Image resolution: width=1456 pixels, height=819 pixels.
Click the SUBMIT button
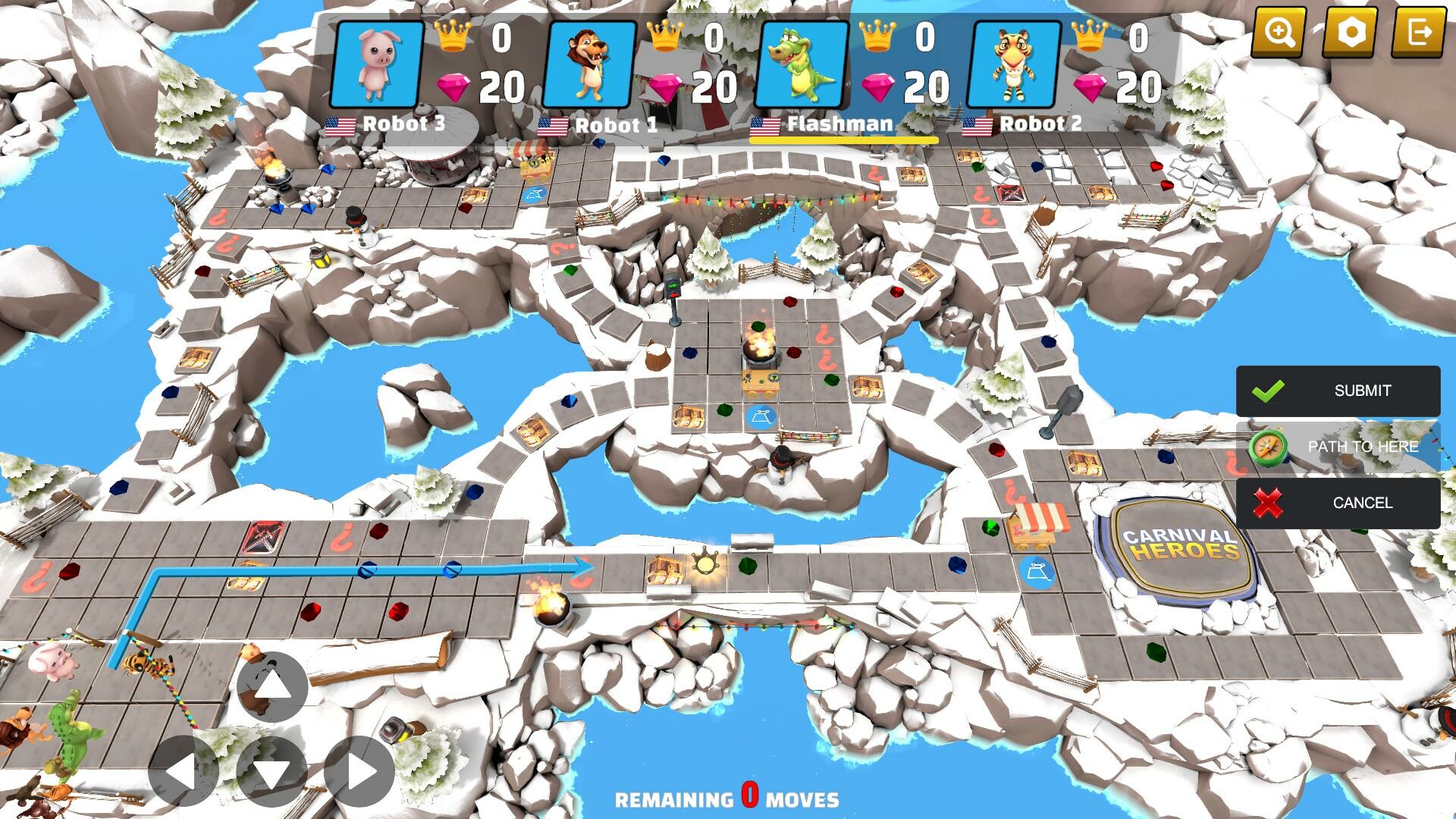1361,391
